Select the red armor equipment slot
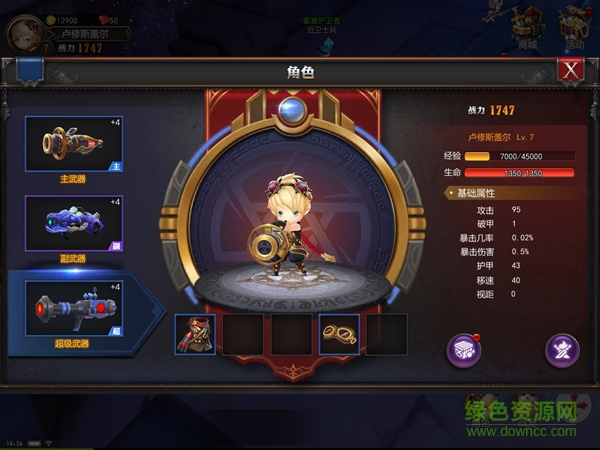This screenshot has width=600, height=450. 195,334
